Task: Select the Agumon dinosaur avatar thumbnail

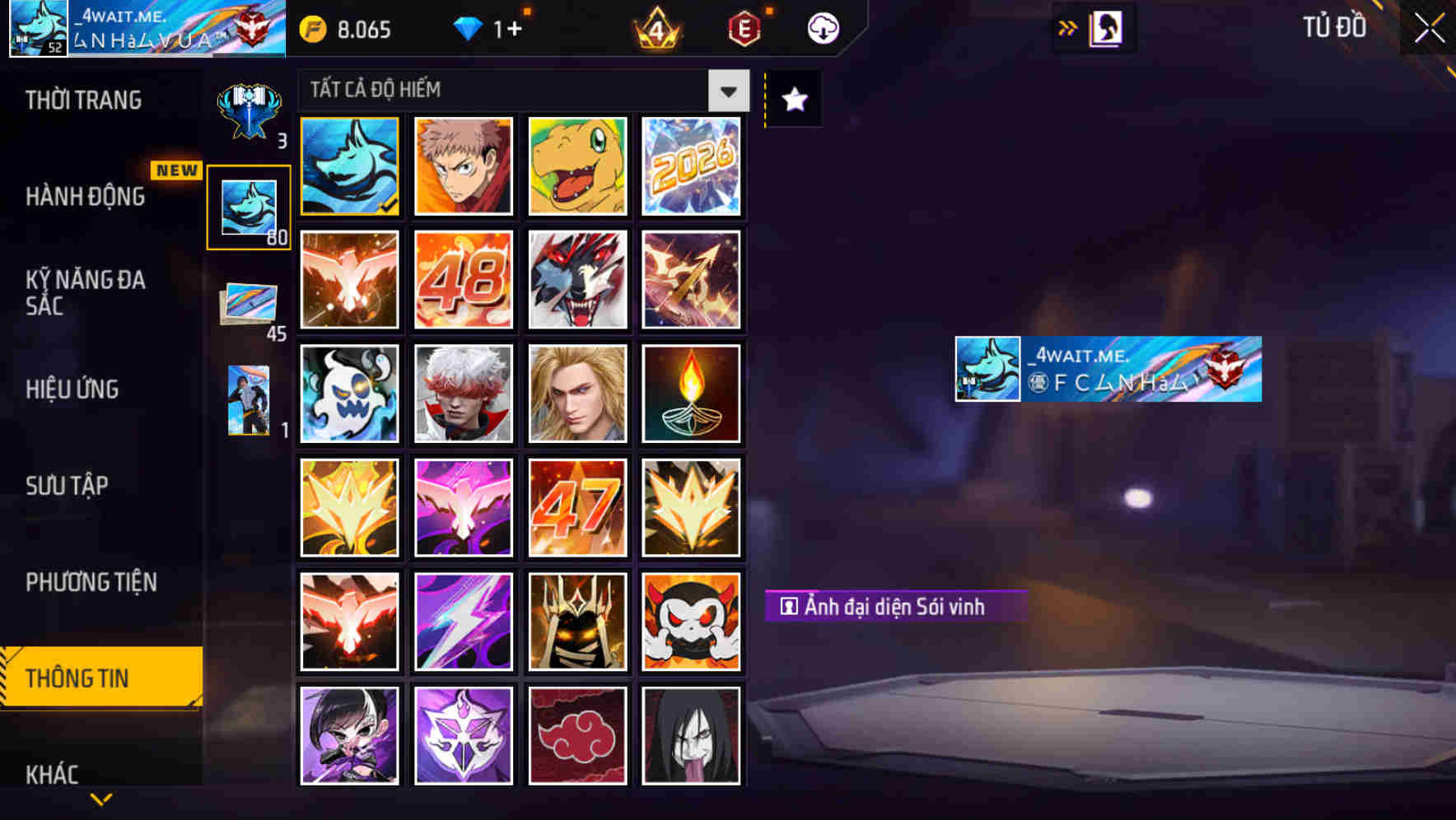Action: tap(577, 165)
